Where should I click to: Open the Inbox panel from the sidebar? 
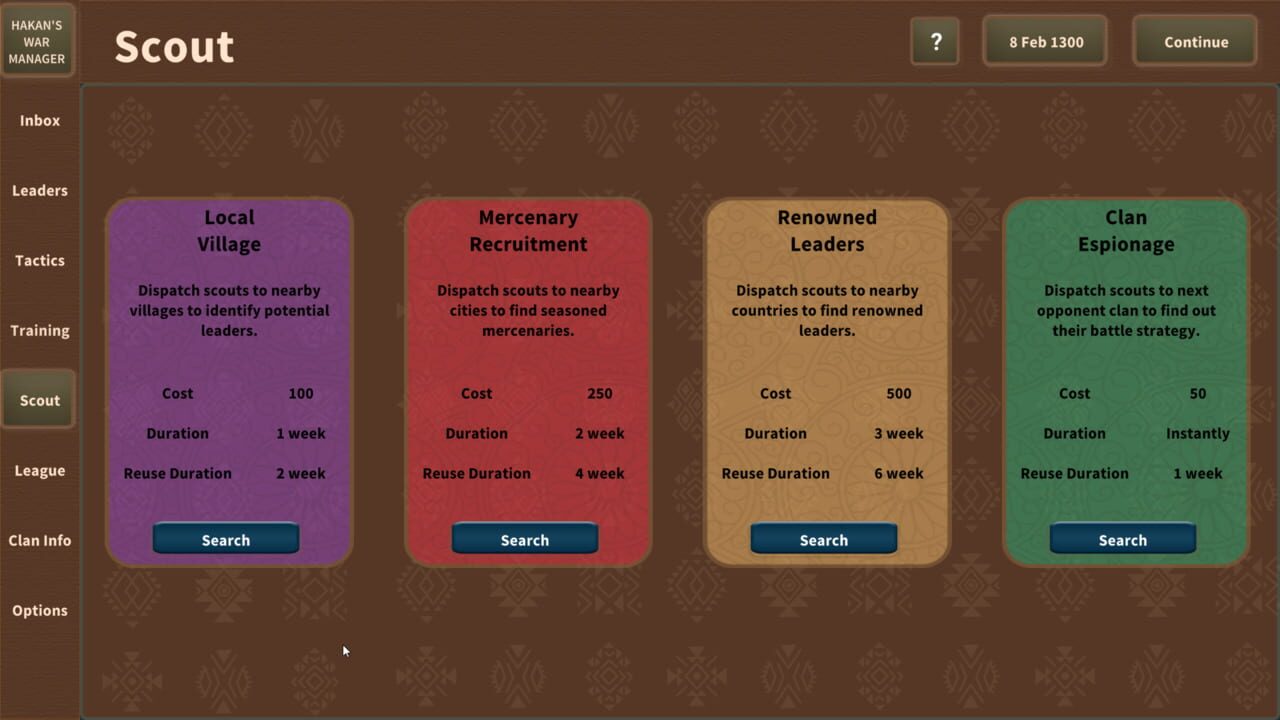coord(39,120)
